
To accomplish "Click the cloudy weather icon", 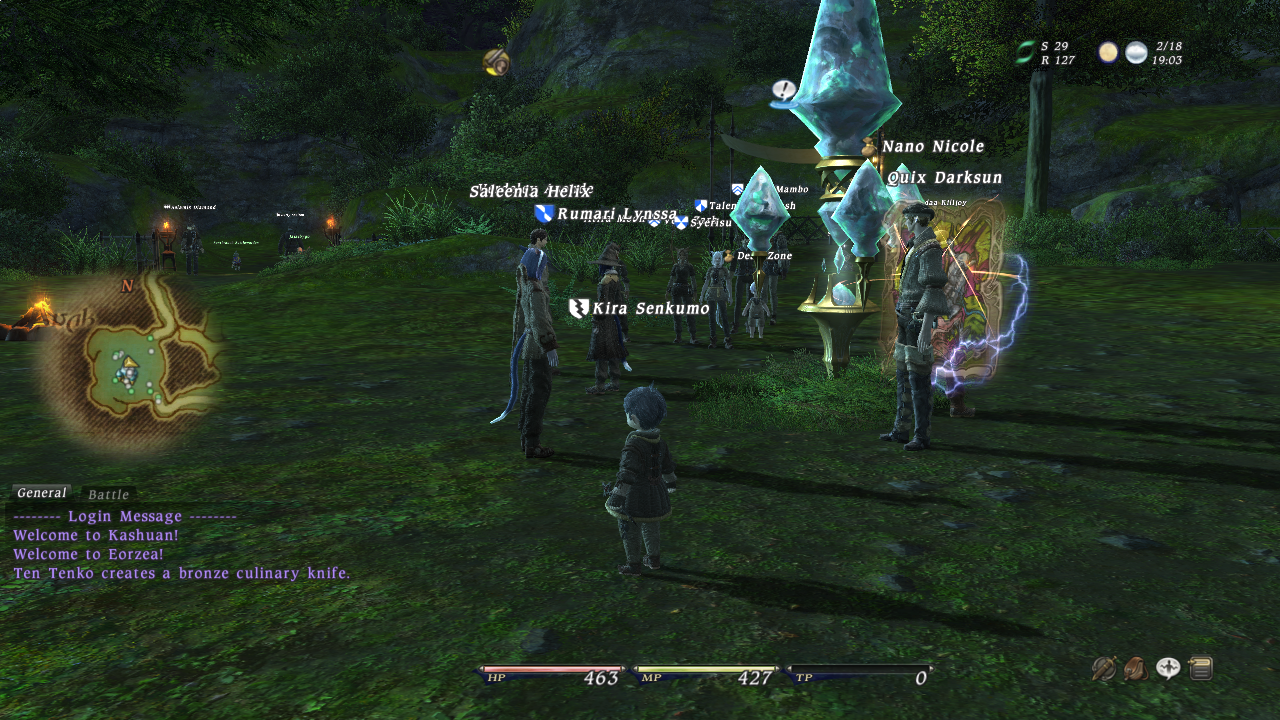I will click(x=1136, y=53).
